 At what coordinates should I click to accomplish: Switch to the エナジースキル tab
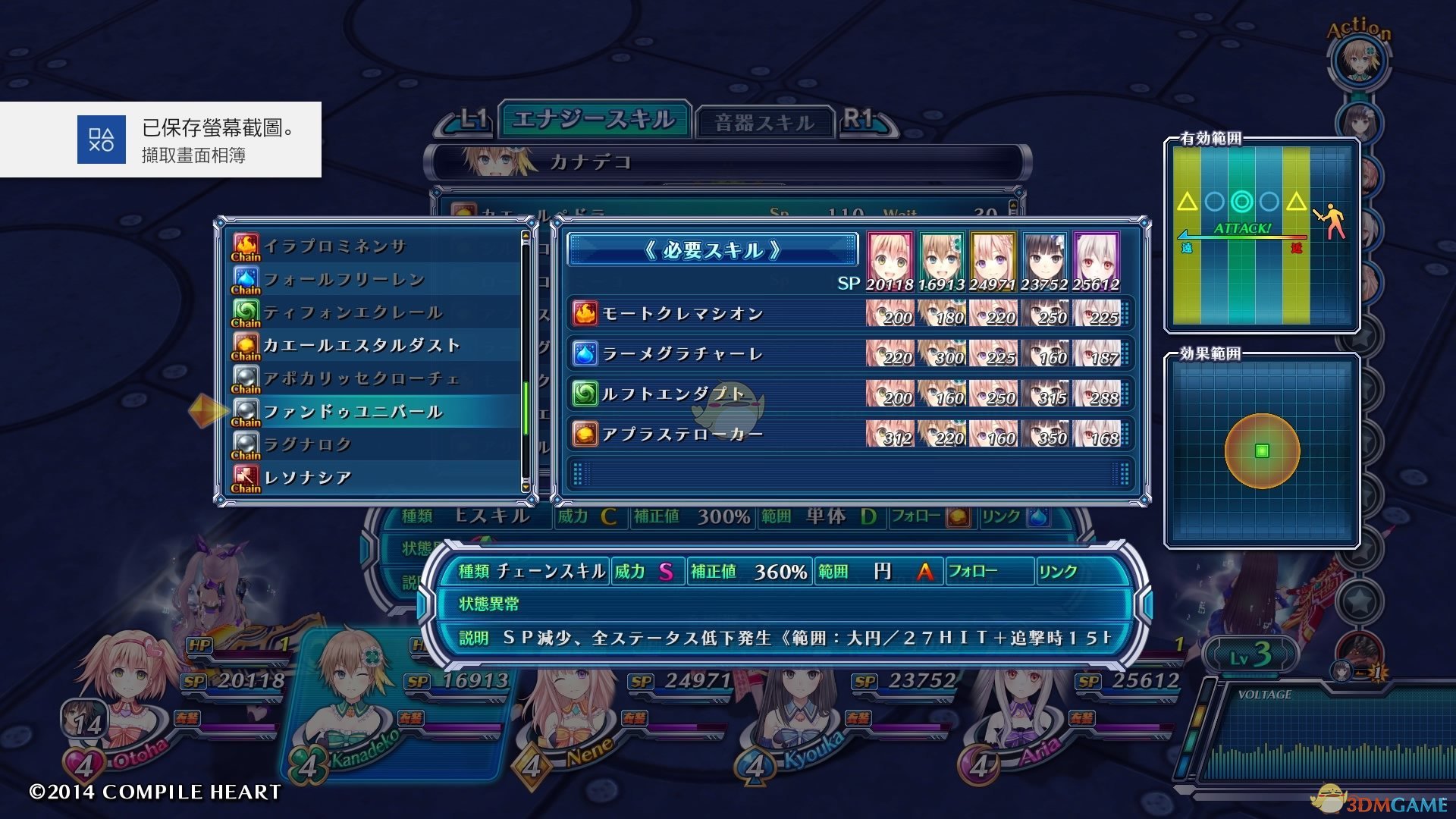(x=593, y=120)
